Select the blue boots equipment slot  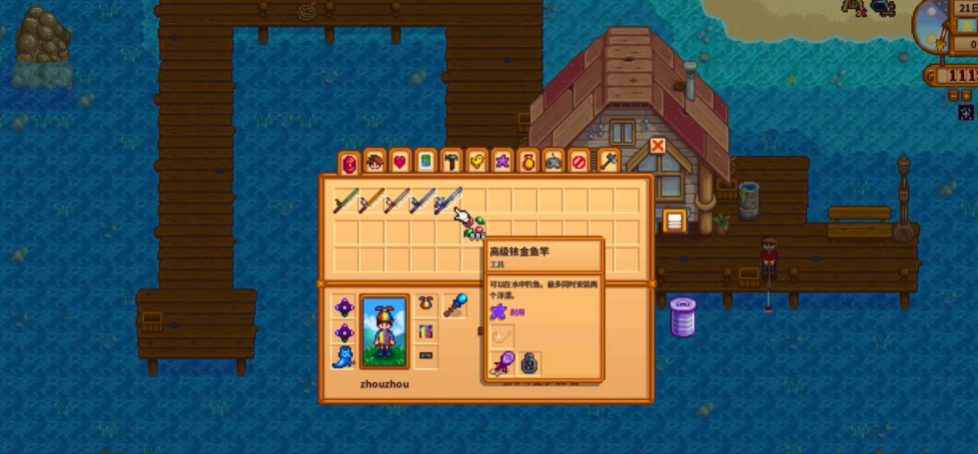[344, 356]
